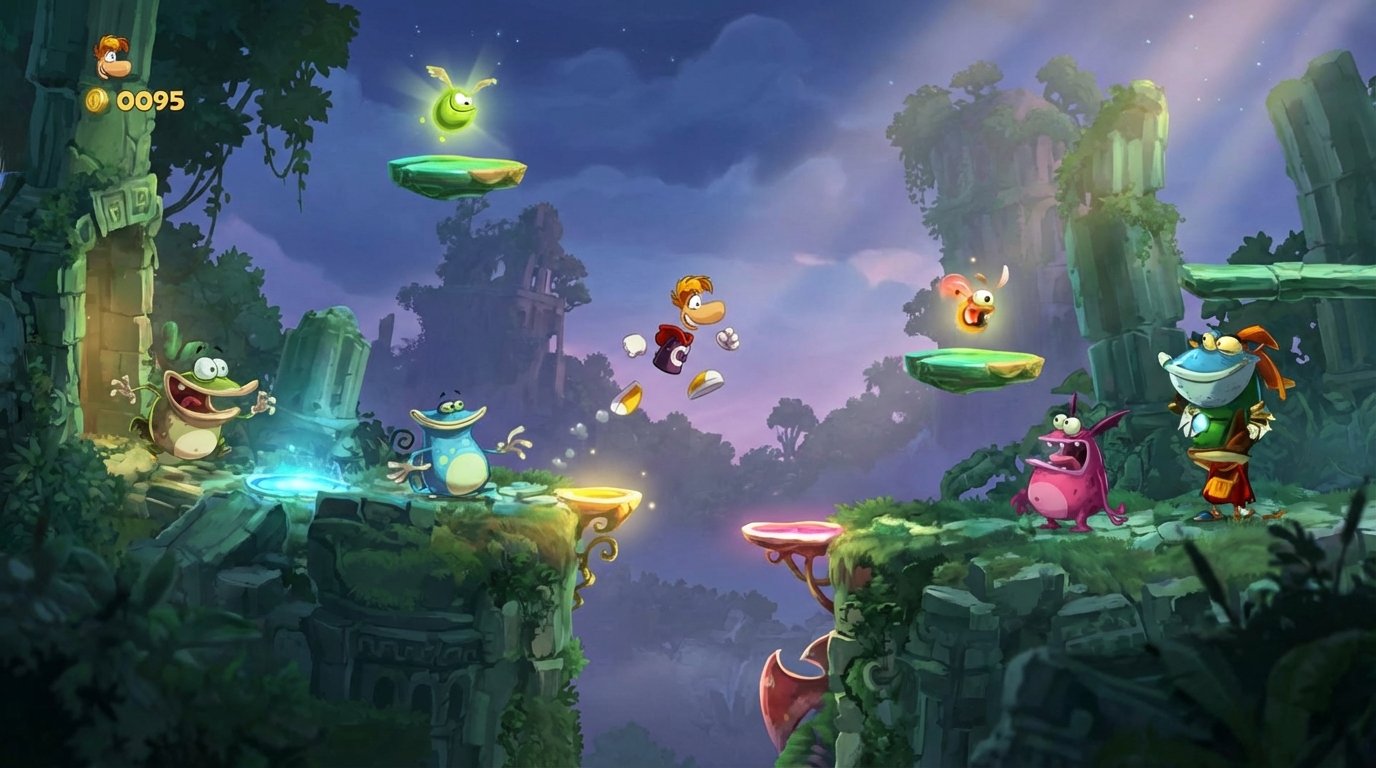Select the gold coin icon beside the counter
This screenshot has height=768, width=1376.
coord(97,99)
